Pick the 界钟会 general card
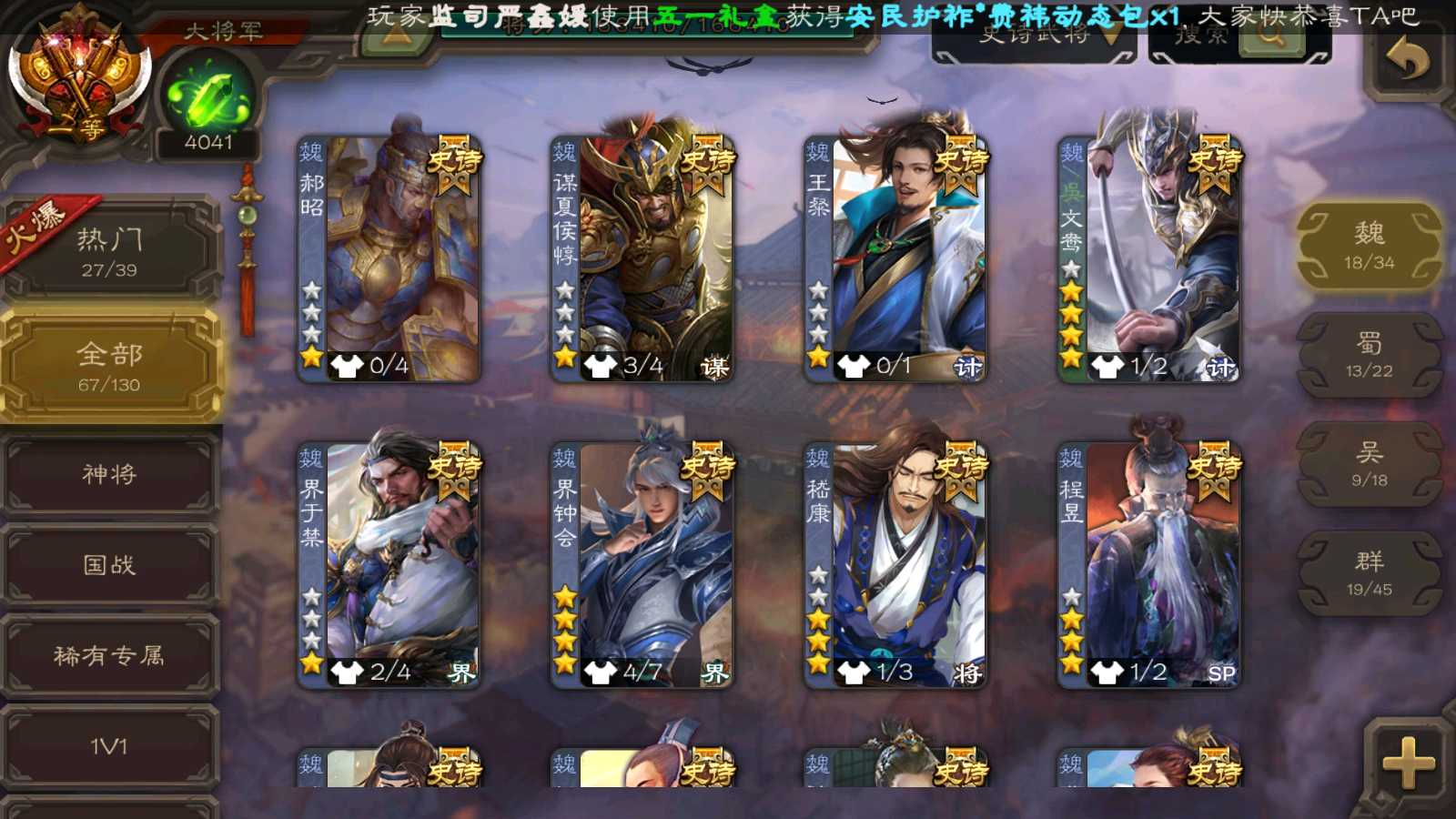The width and height of the screenshot is (1456, 819). pos(642,564)
